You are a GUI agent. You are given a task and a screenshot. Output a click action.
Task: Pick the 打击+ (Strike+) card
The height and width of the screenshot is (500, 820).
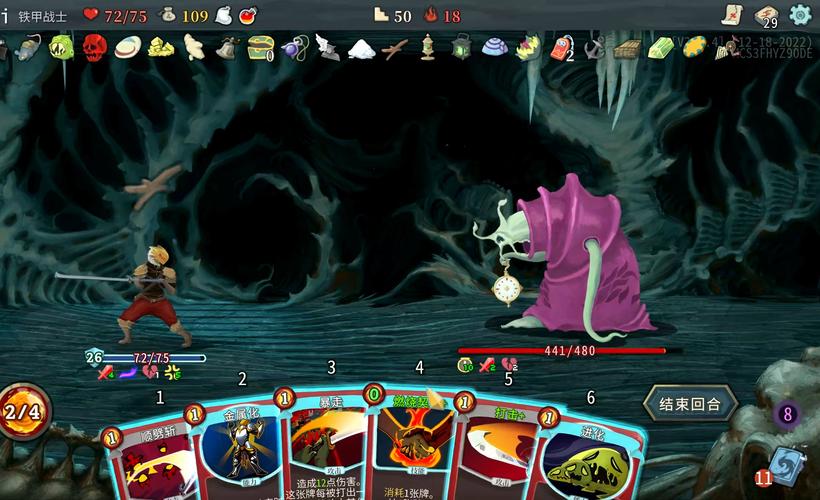[500, 450]
